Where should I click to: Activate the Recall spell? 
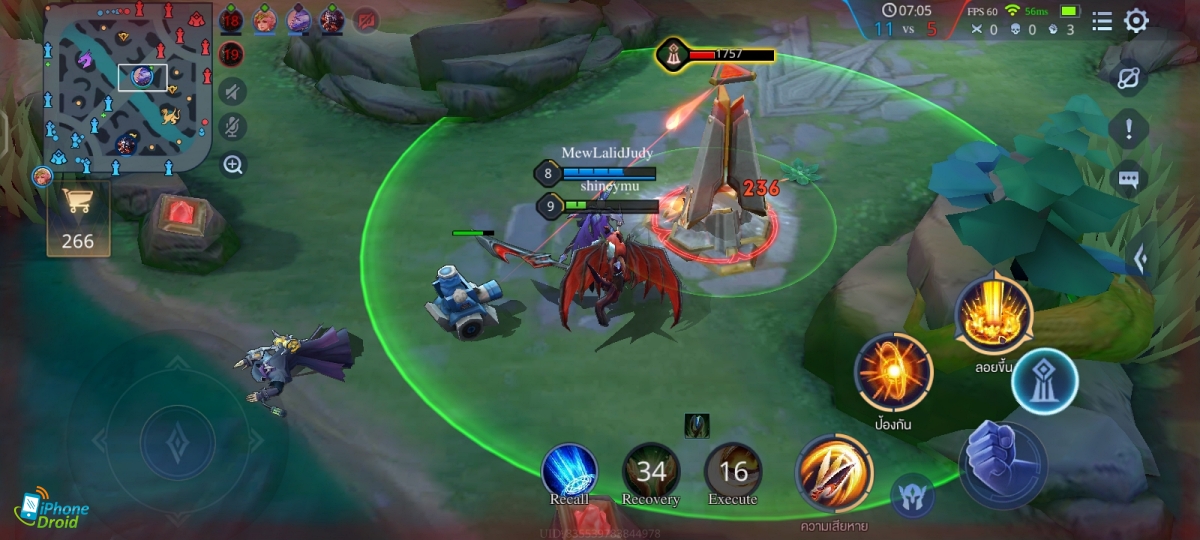569,472
